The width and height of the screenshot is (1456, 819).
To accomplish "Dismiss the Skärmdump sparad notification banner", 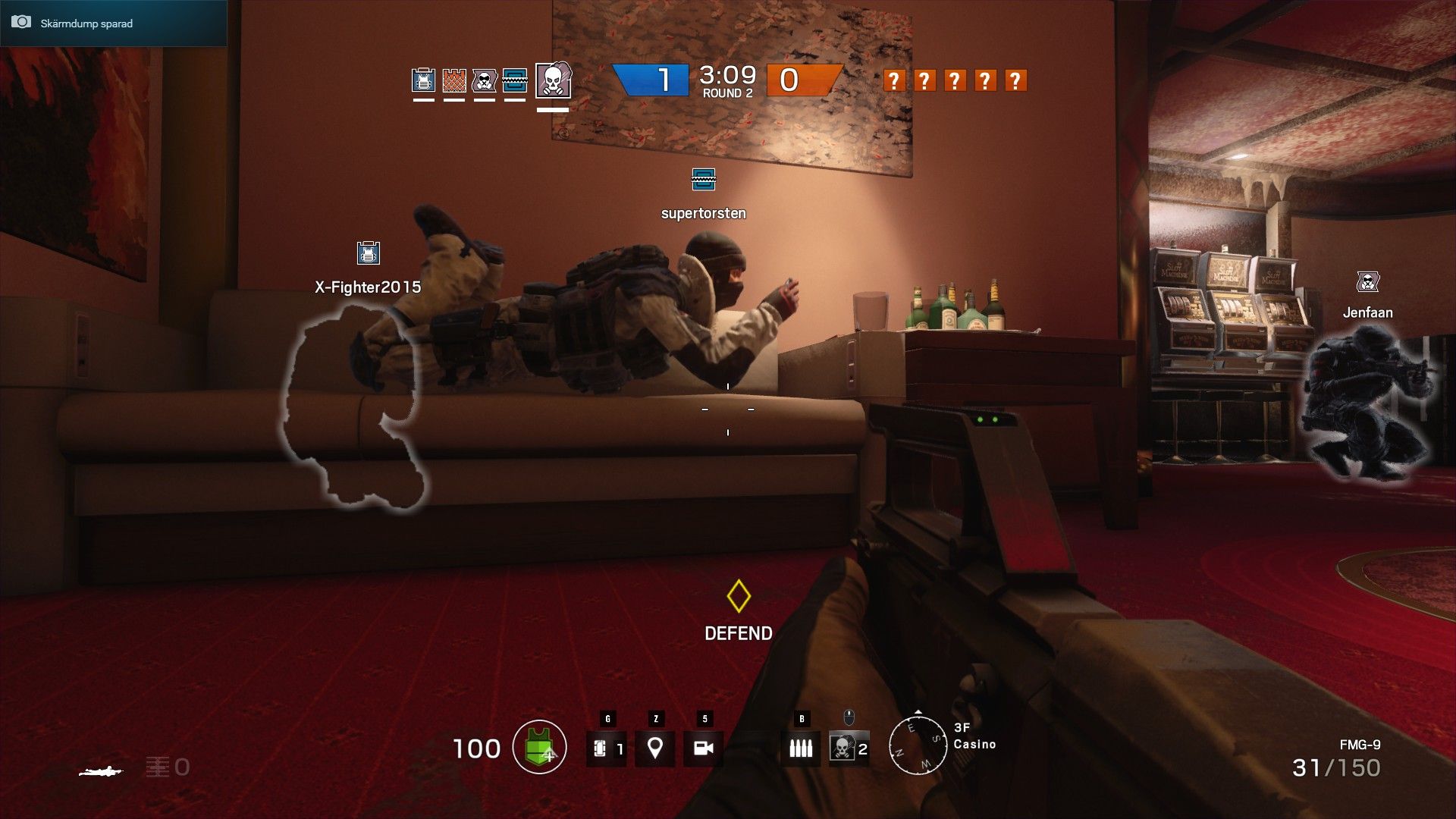I will [112, 23].
